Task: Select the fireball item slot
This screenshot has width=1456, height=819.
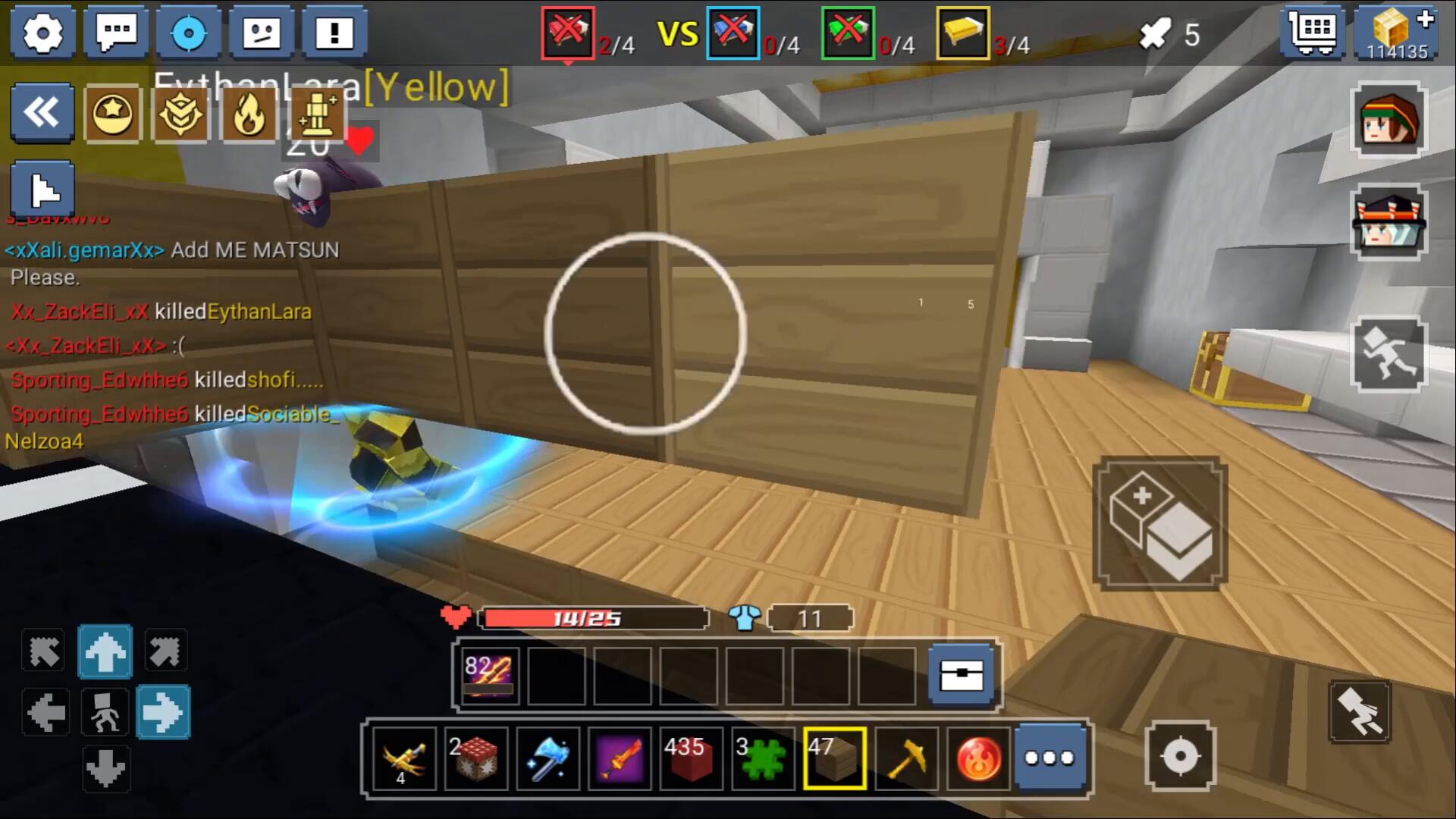Action: (x=978, y=759)
